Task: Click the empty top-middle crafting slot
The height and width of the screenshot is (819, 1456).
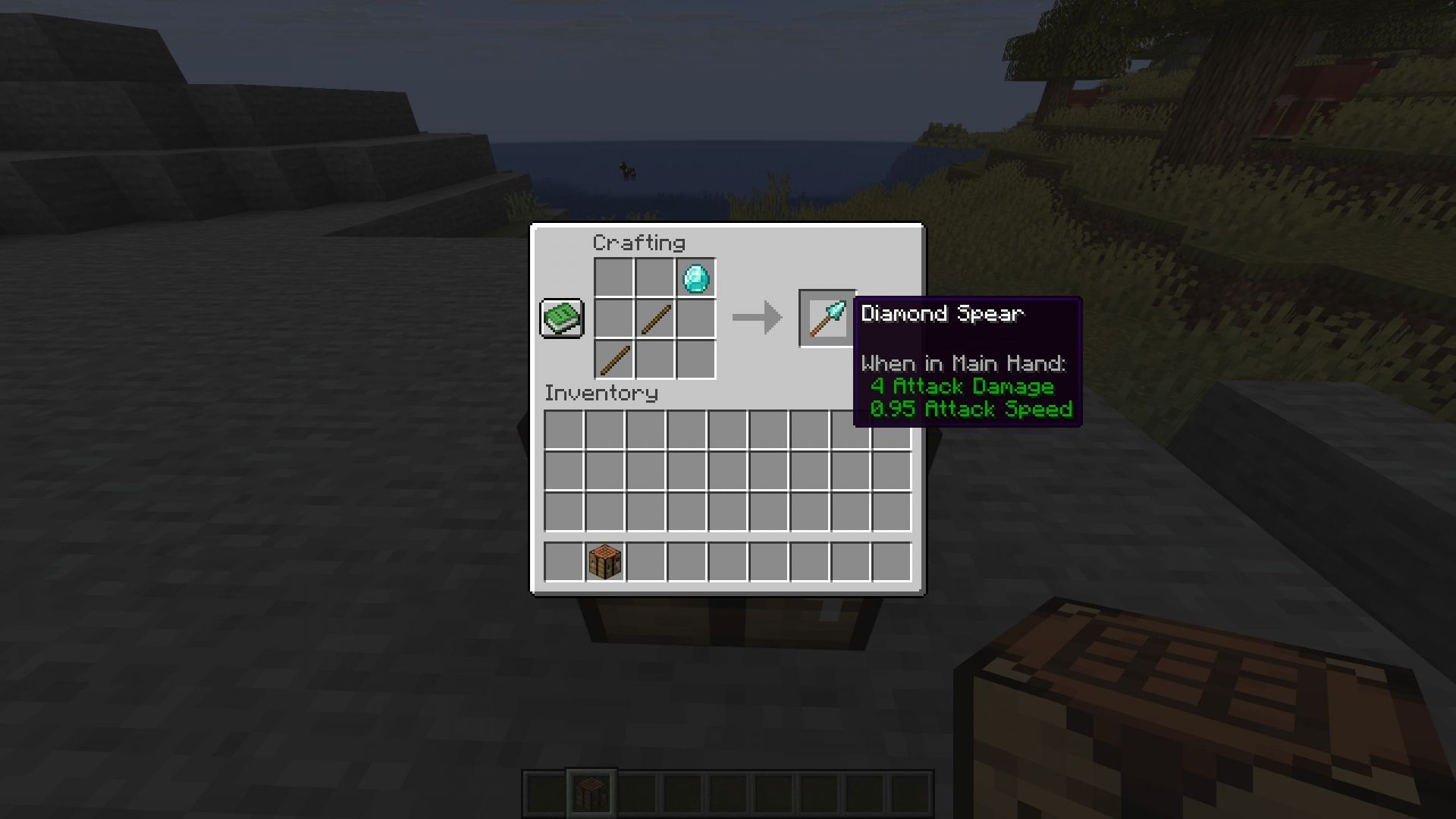Action: pos(655,278)
